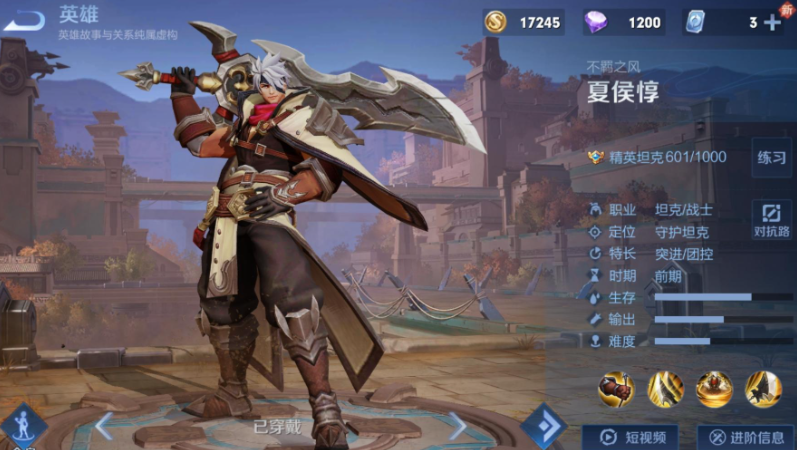Open the hero pose icon in the corner
Viewport: 797px width, 450px height.
point(20,424)
